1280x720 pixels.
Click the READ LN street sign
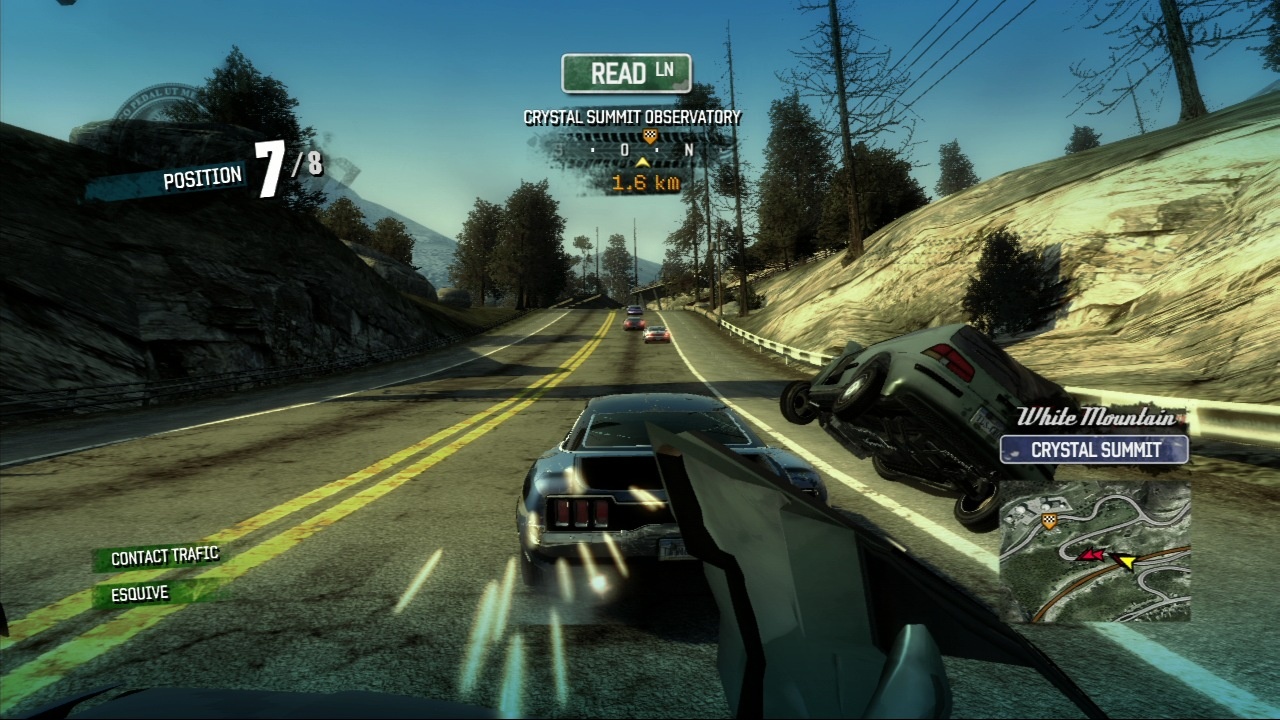coord(627,73)
